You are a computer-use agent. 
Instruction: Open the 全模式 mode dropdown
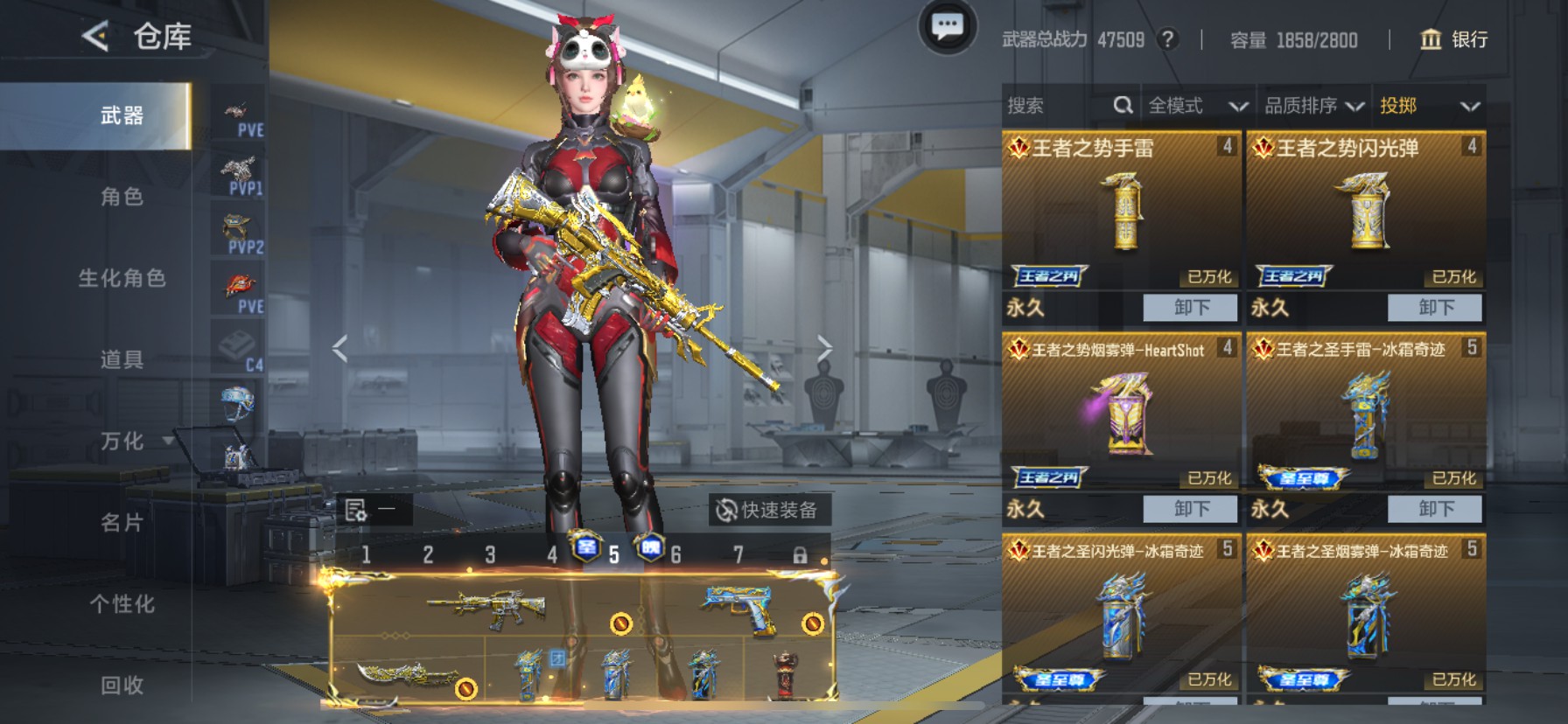click(1196, 106)
